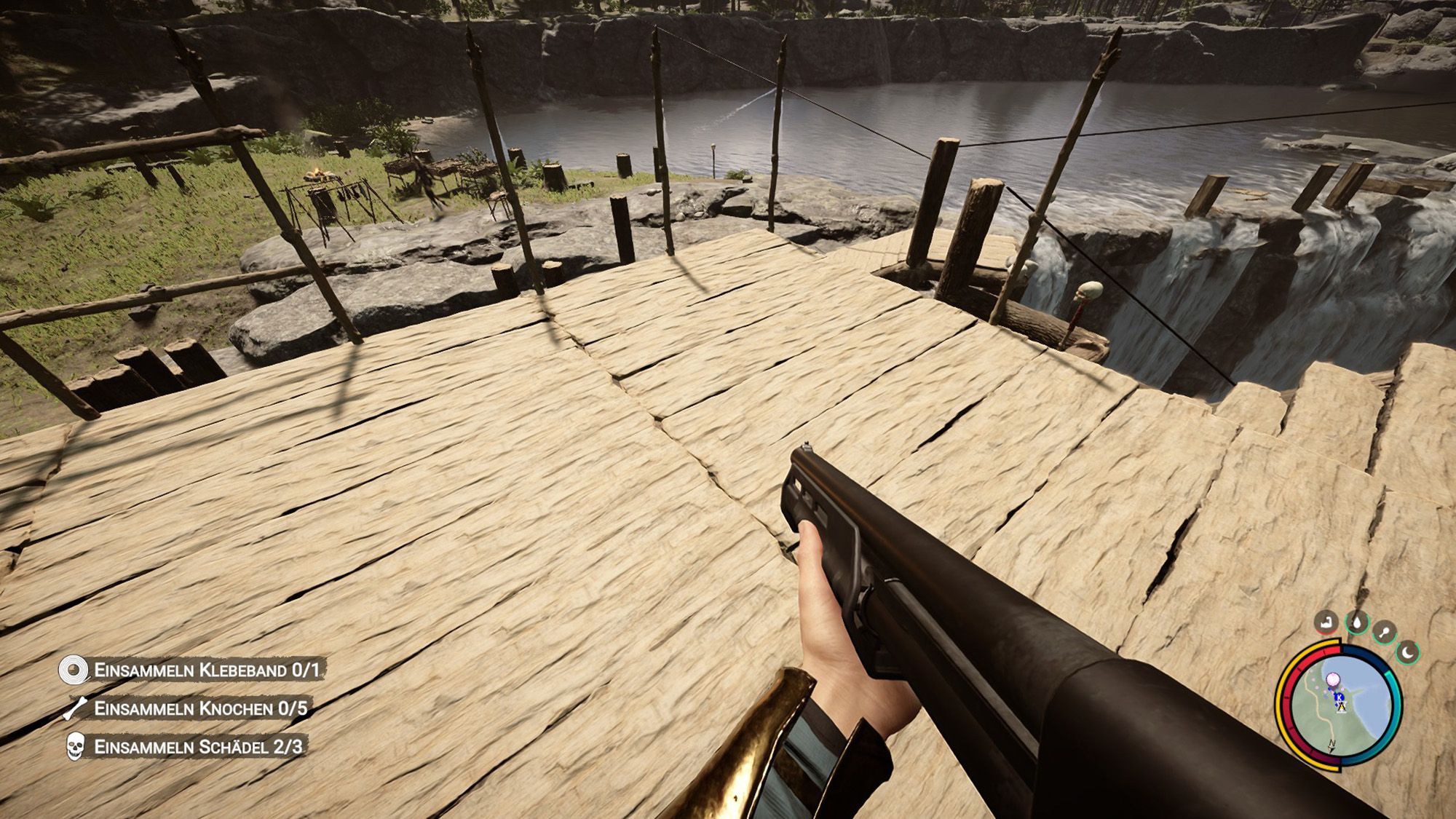
Task: Select the water droplet hydration icon
Action: (1358, 624)
